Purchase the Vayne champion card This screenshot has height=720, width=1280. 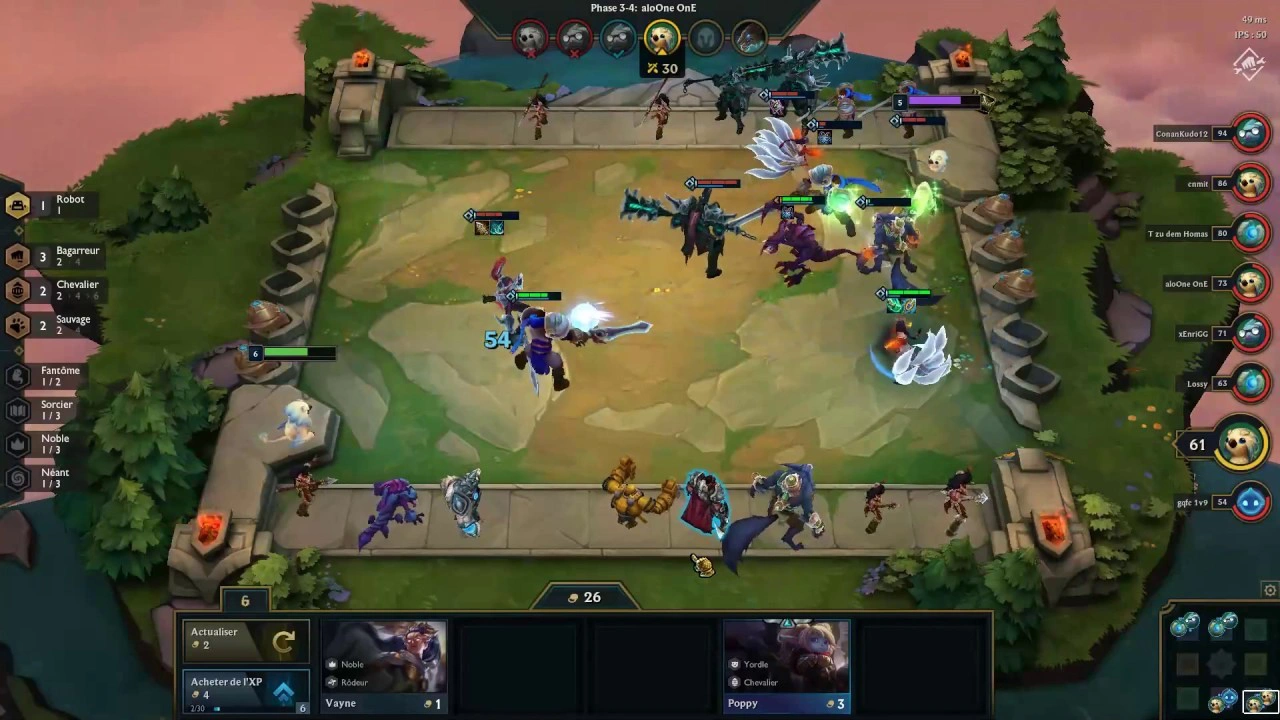[384, 667]
